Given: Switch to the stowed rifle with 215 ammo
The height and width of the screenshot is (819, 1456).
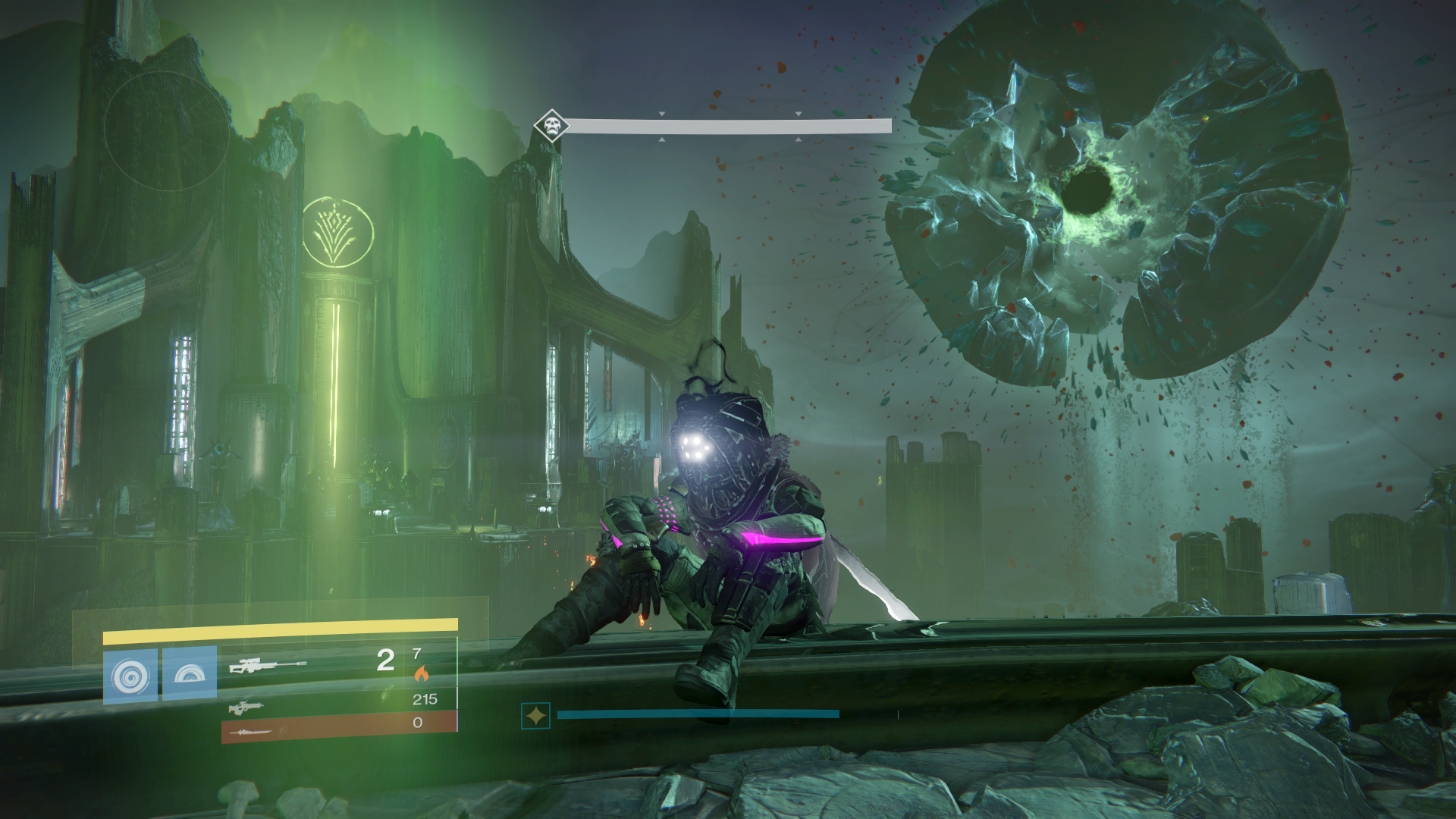Looking at the screenshot, I should pos(247,708).
